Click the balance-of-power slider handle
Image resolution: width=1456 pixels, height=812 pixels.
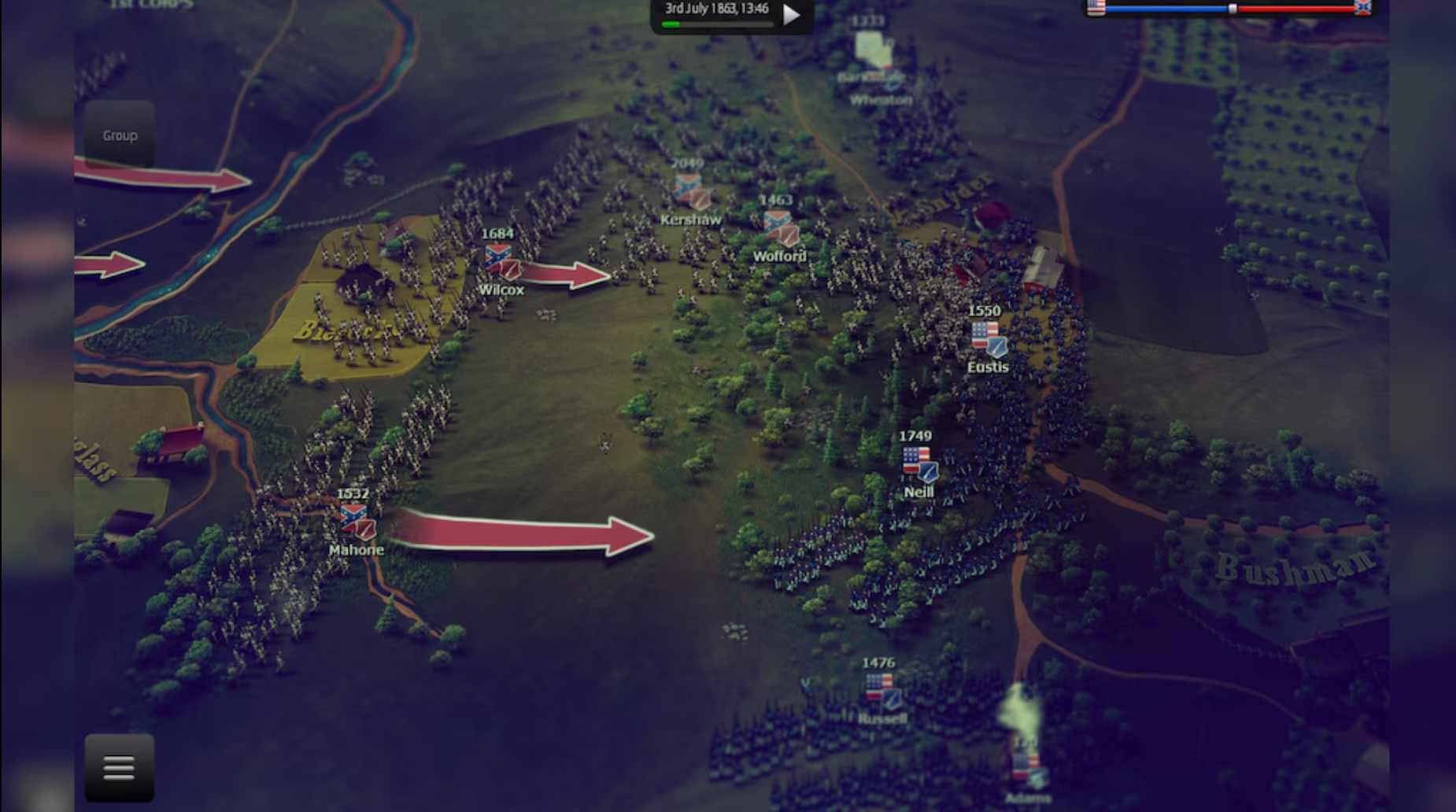point(1232,7)
